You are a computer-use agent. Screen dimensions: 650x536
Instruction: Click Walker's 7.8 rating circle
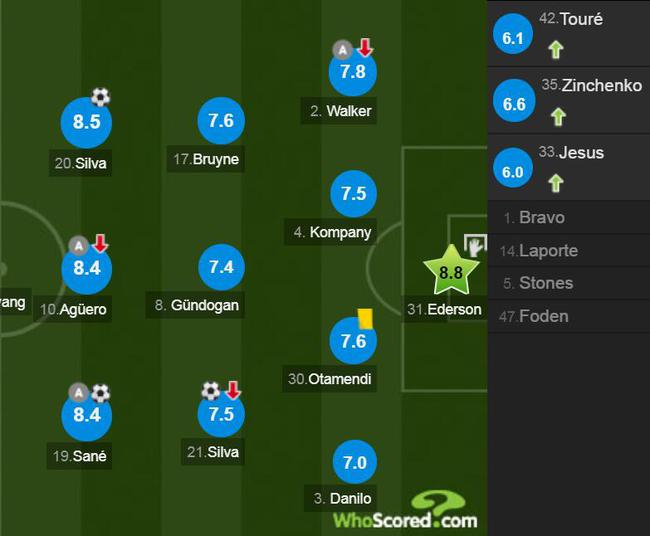coord(353,72)
